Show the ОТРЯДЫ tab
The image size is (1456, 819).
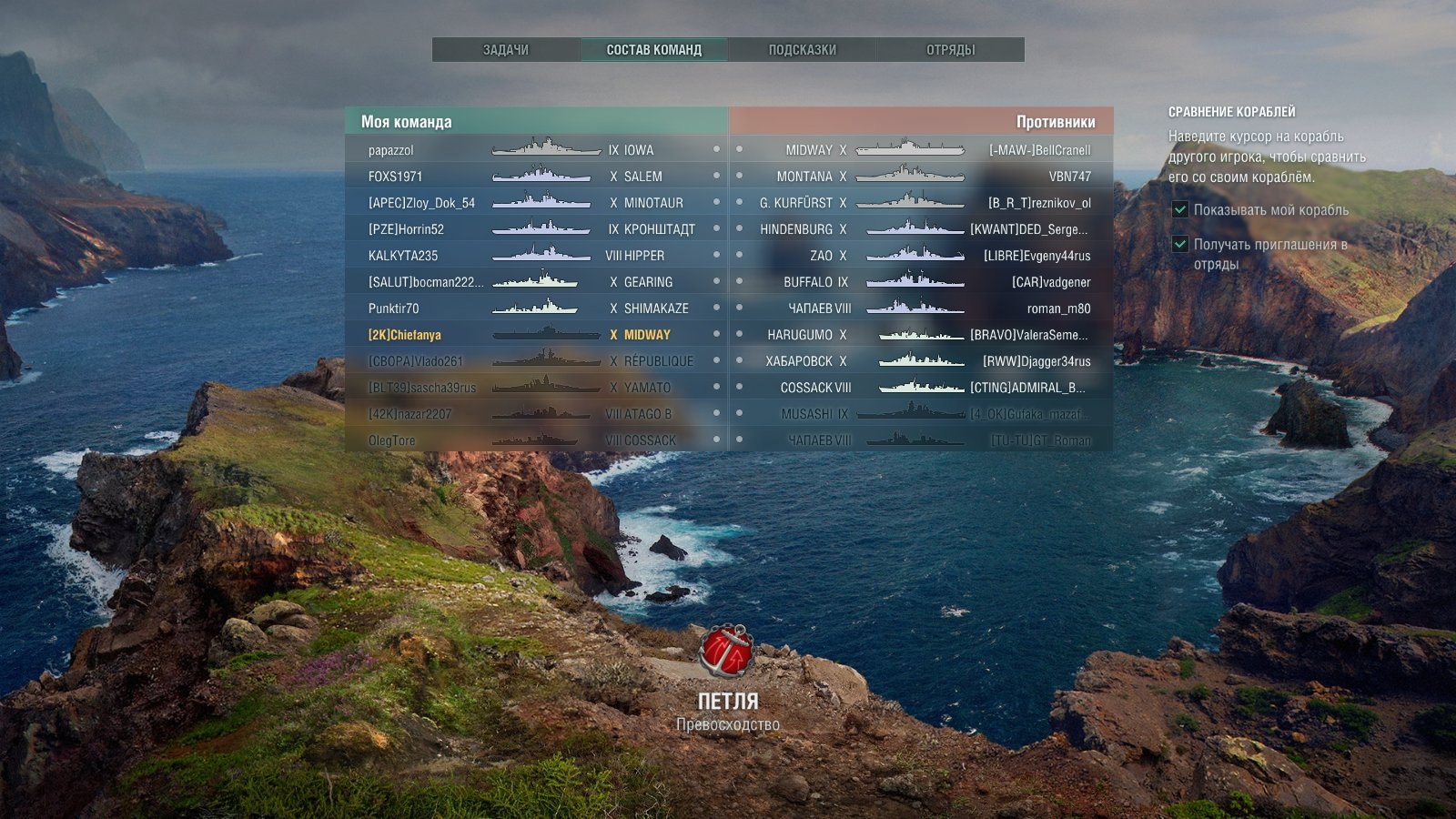point(950,50)
